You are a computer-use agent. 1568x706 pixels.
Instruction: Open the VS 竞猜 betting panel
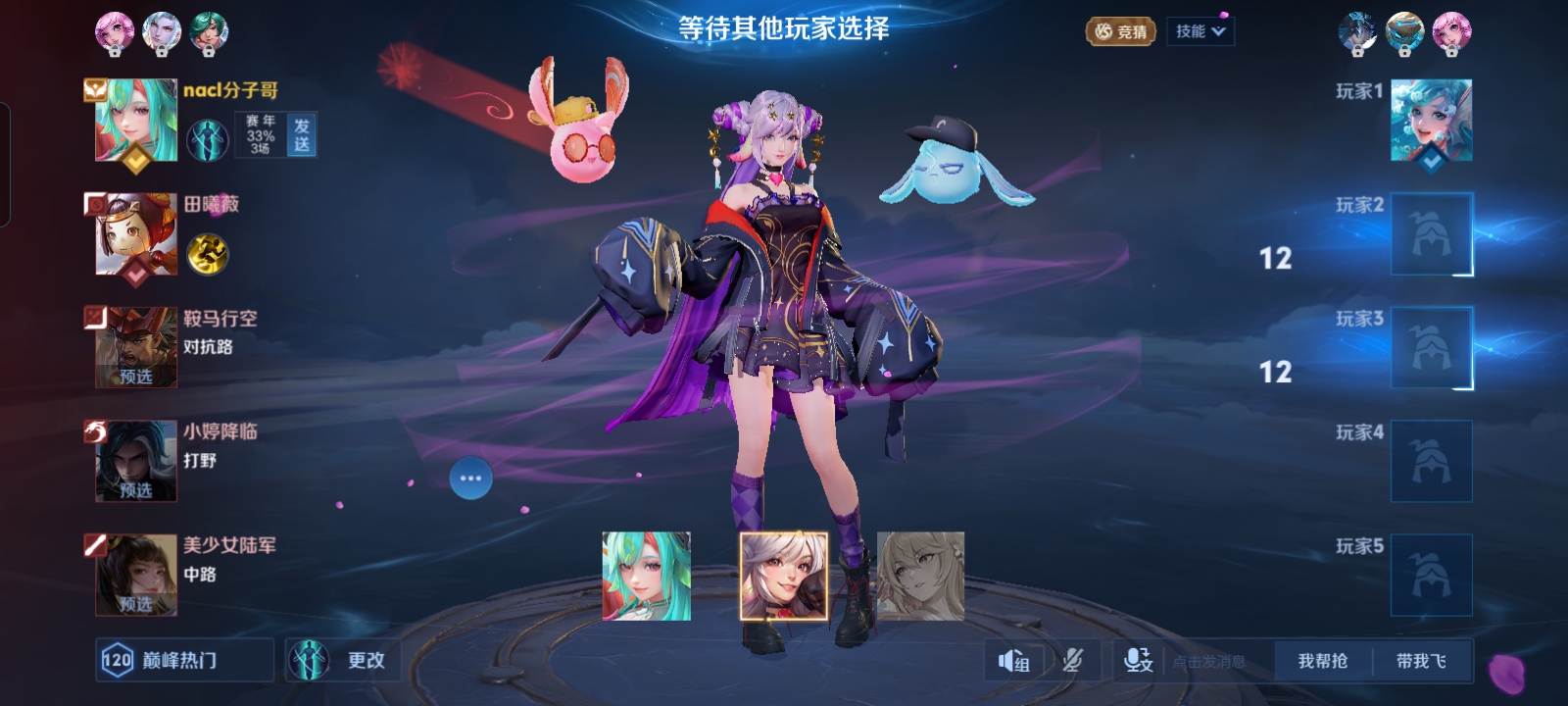[1118, 30]
